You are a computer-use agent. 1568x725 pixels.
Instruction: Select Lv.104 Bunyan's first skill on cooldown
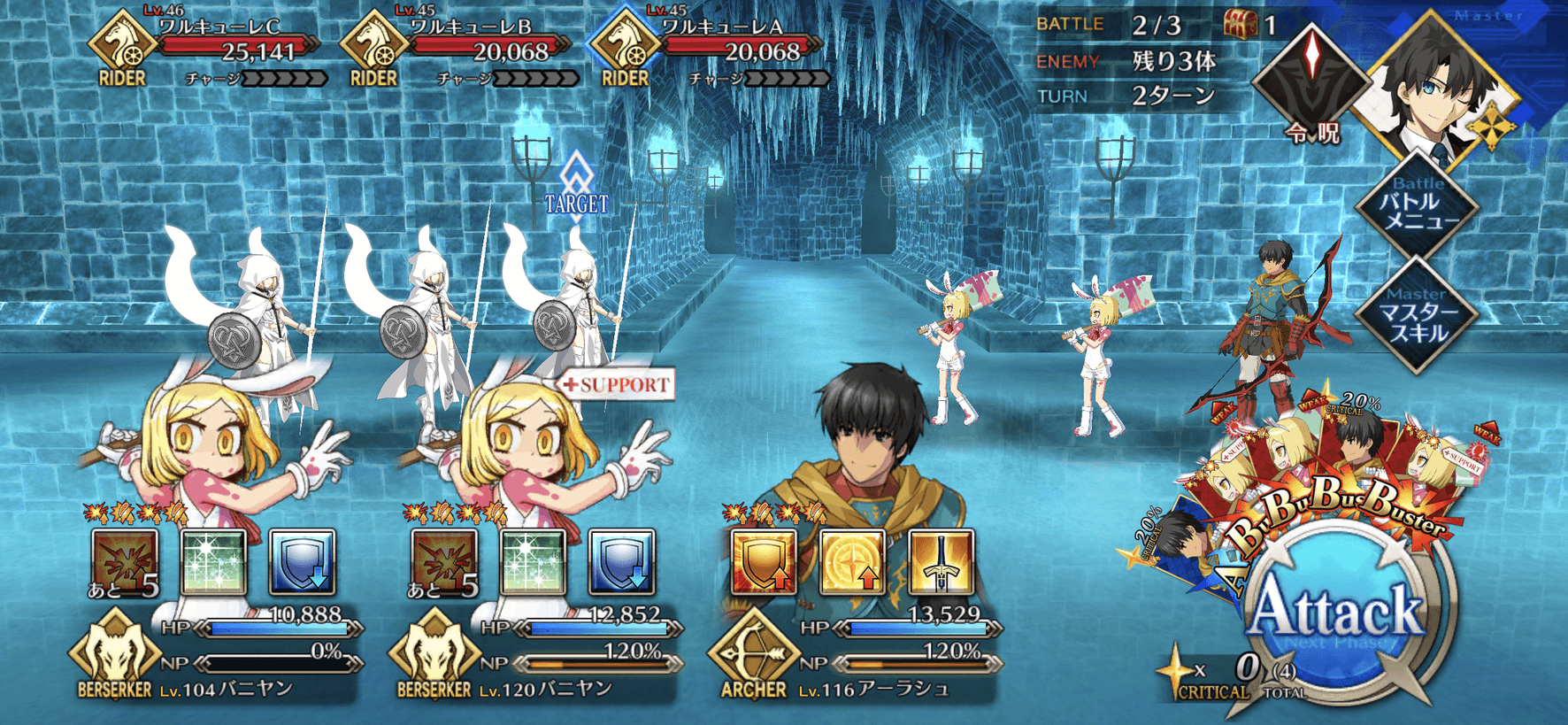click(125, 561)
